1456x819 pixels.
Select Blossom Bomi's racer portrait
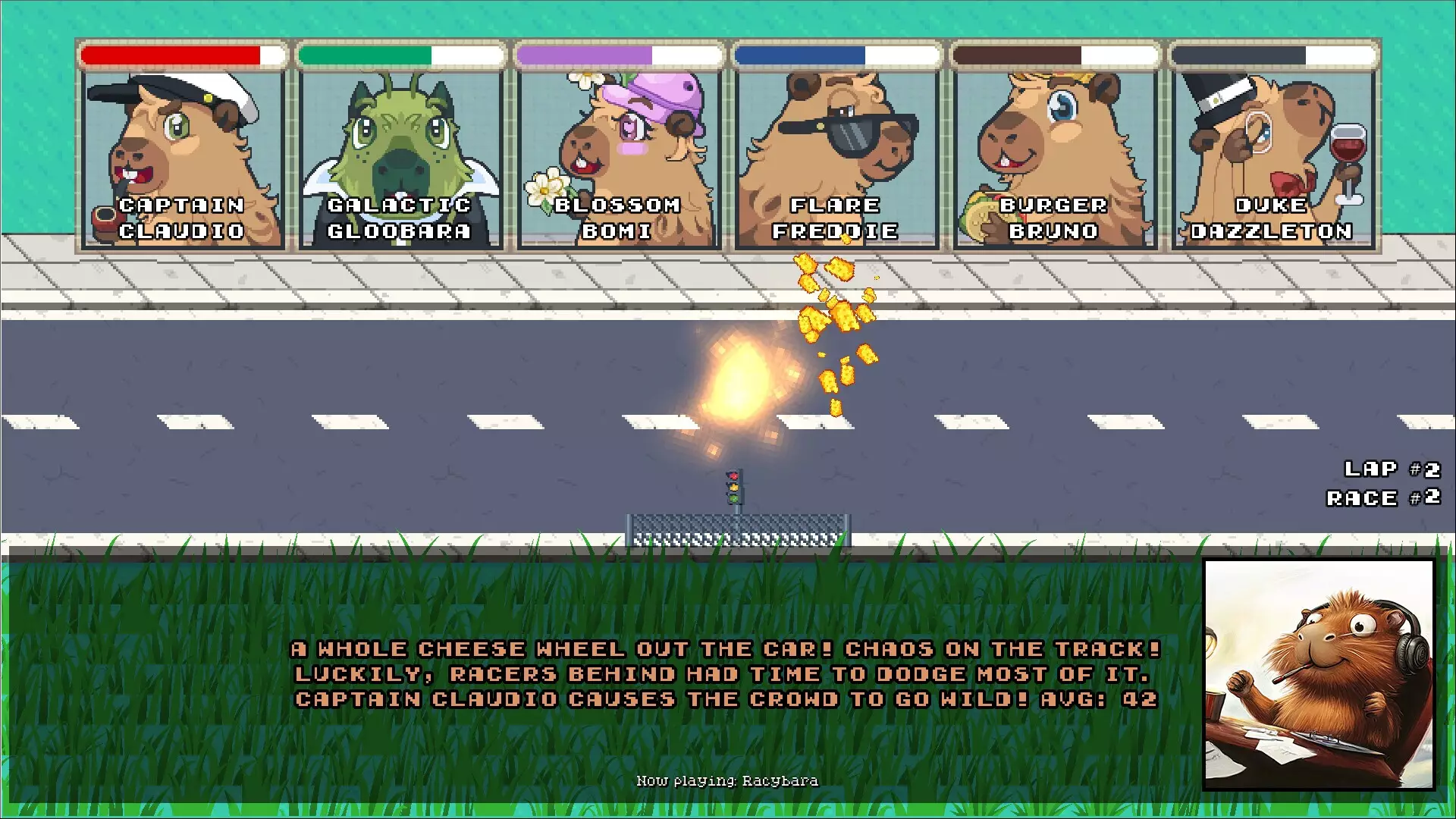point(617,152)
